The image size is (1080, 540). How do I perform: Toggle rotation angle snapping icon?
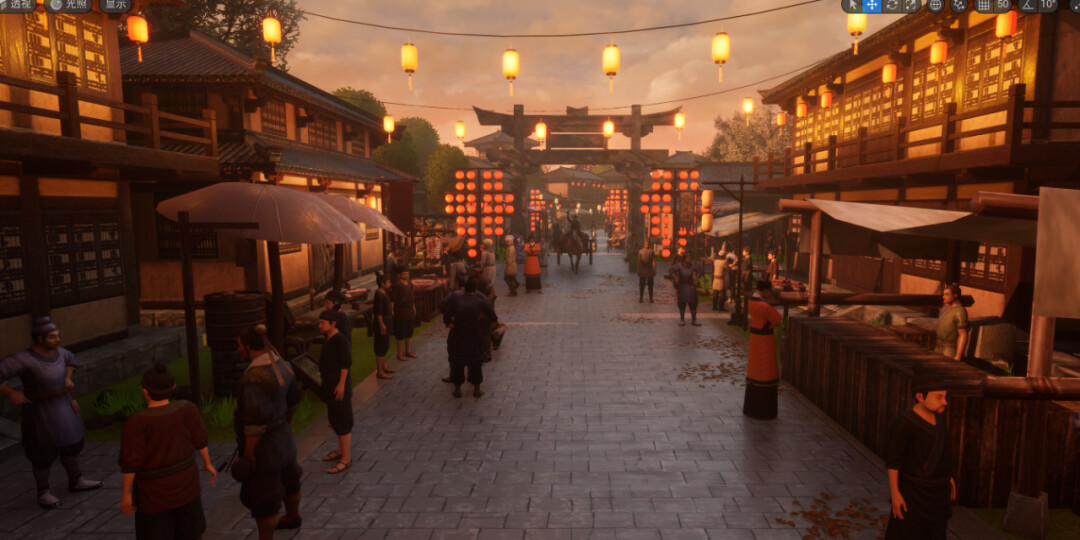[1027, 5]
